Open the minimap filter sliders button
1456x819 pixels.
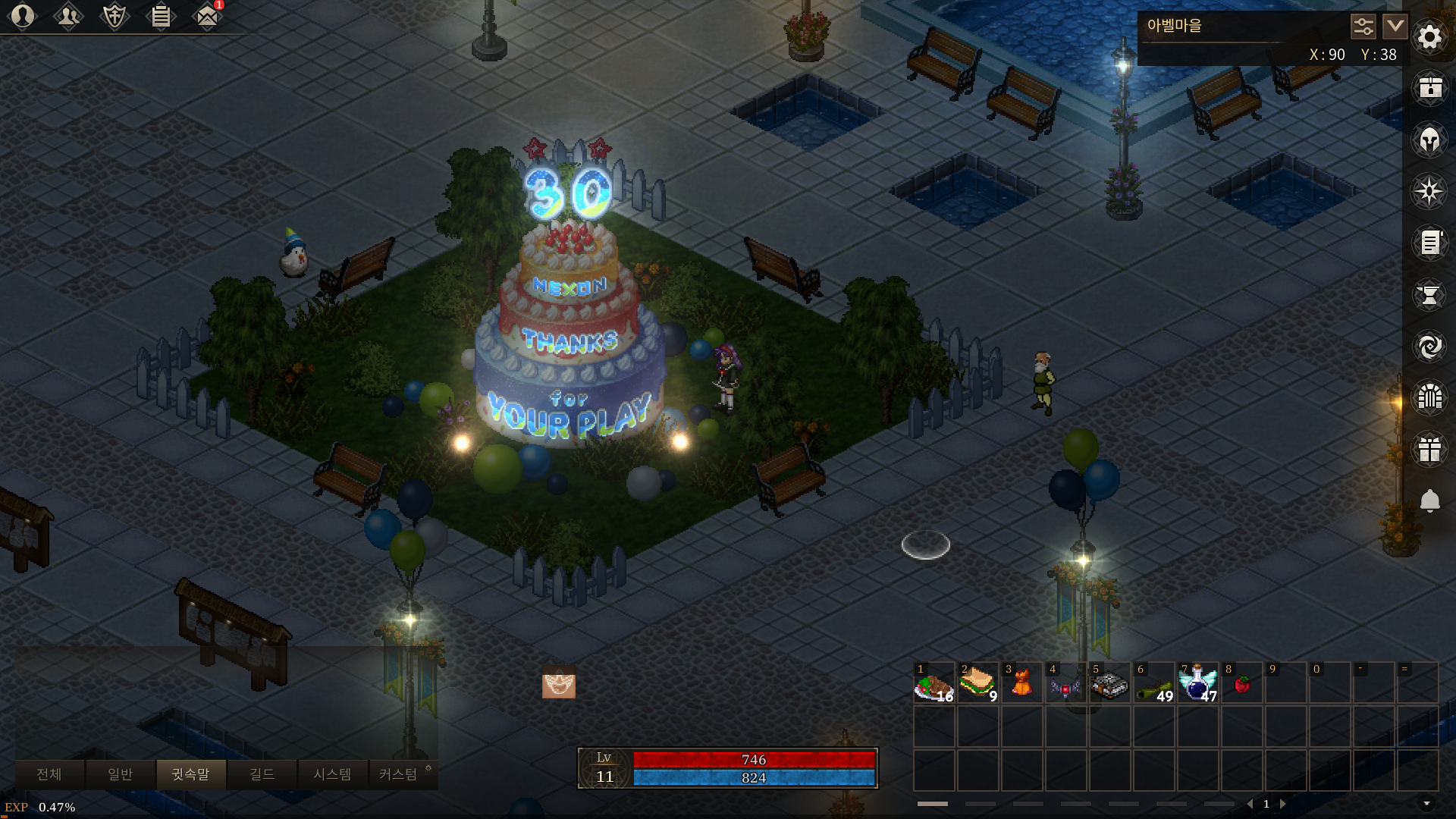1363,27
